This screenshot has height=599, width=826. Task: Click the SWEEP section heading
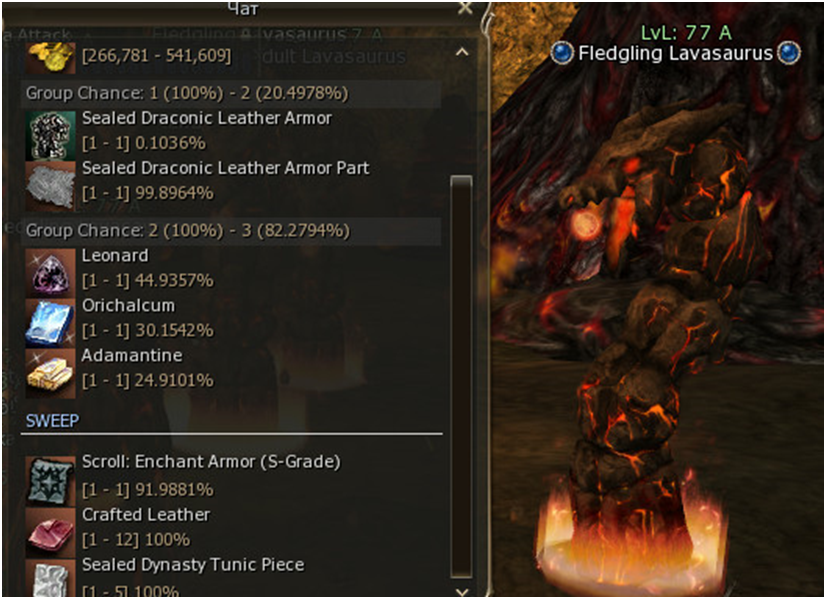52,420
